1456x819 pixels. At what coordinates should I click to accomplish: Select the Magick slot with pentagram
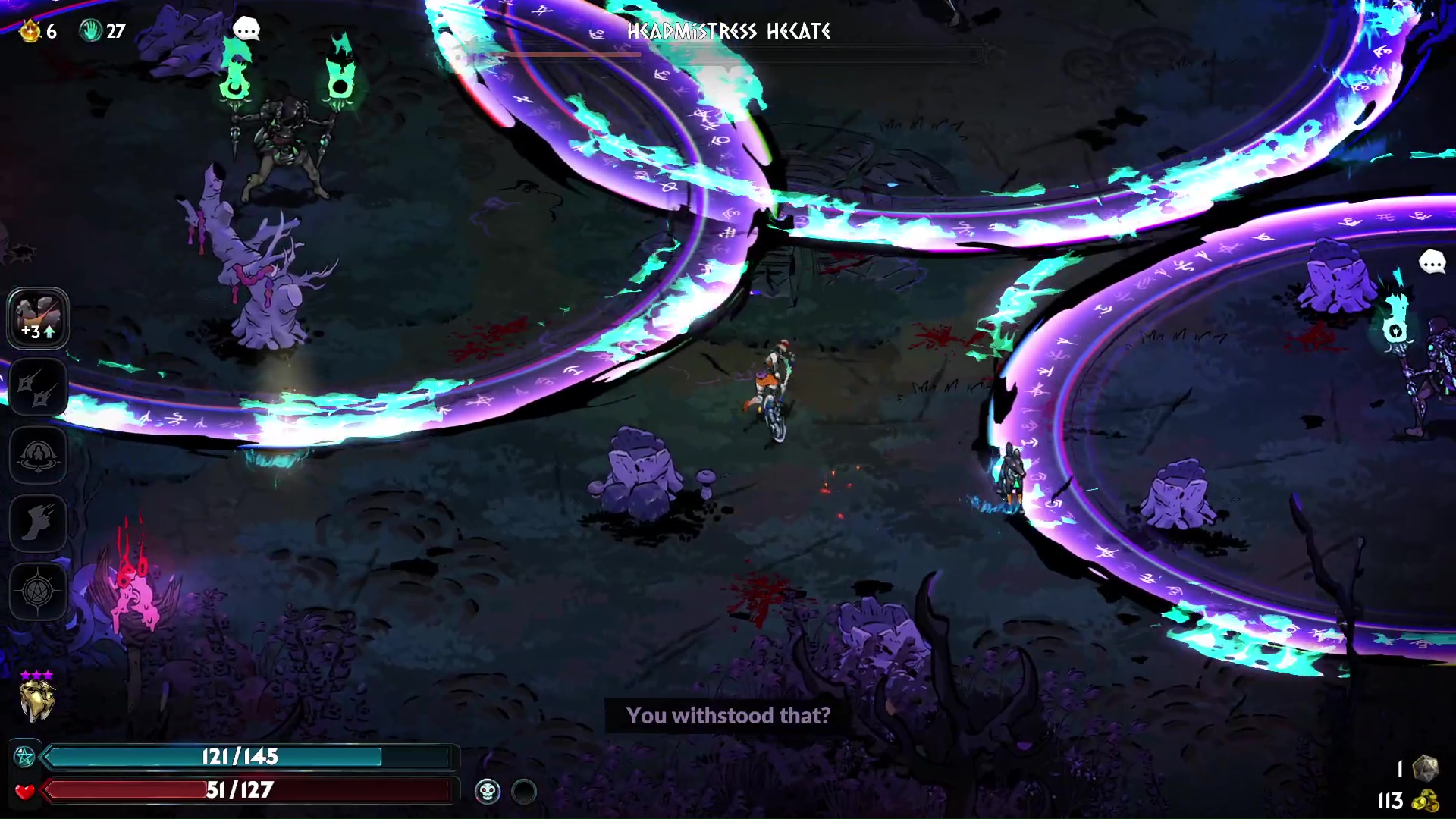38,591
